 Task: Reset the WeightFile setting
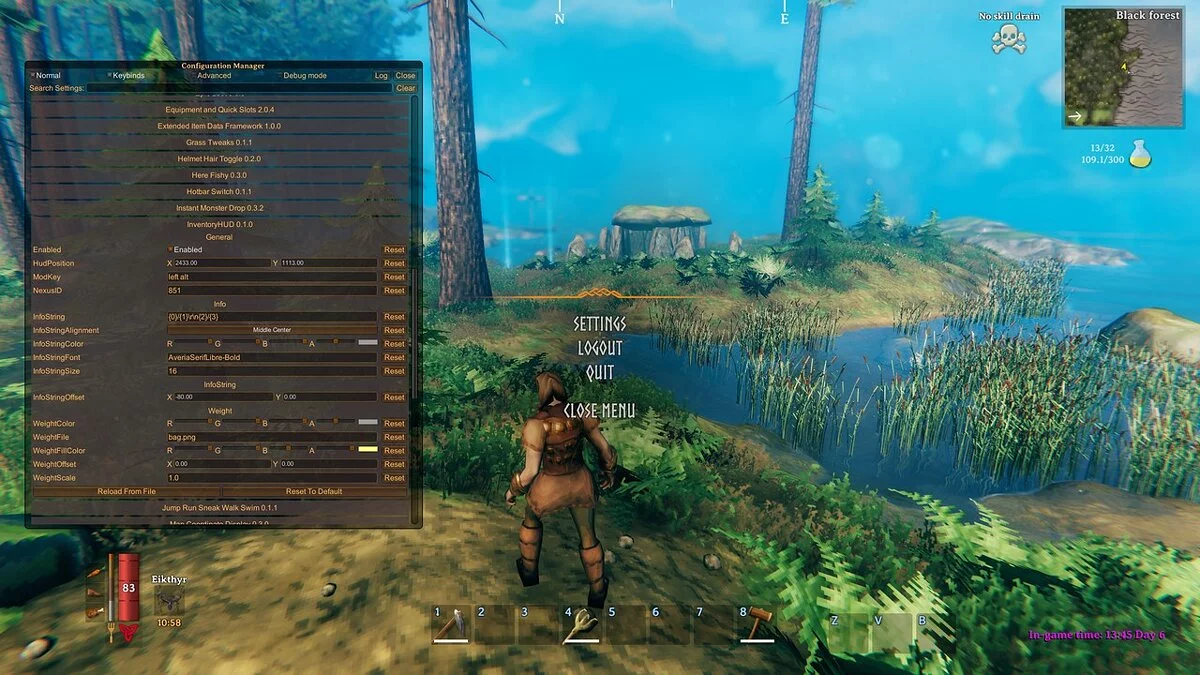click(x=394, y=437)
